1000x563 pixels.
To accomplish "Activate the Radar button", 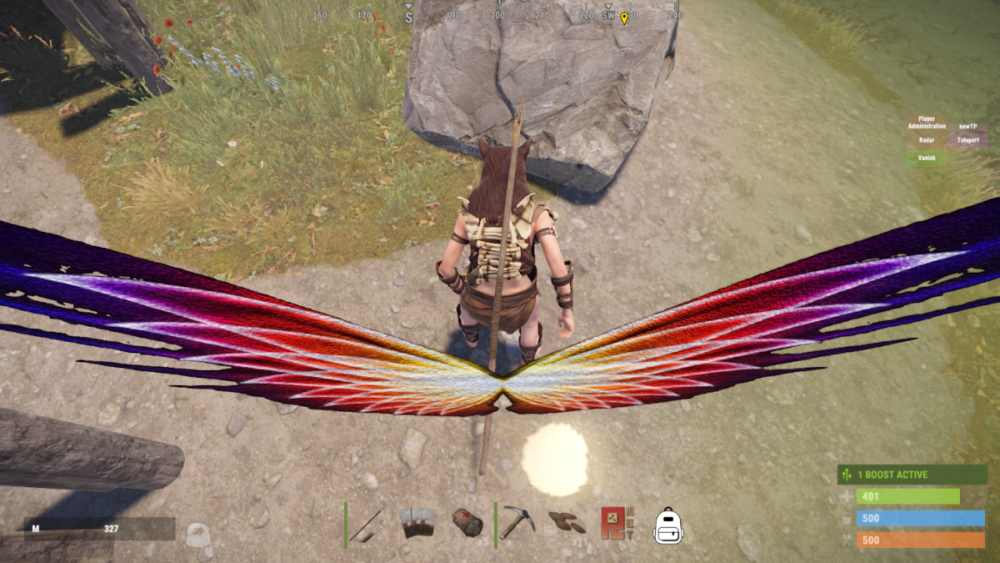I will (926, 140).
